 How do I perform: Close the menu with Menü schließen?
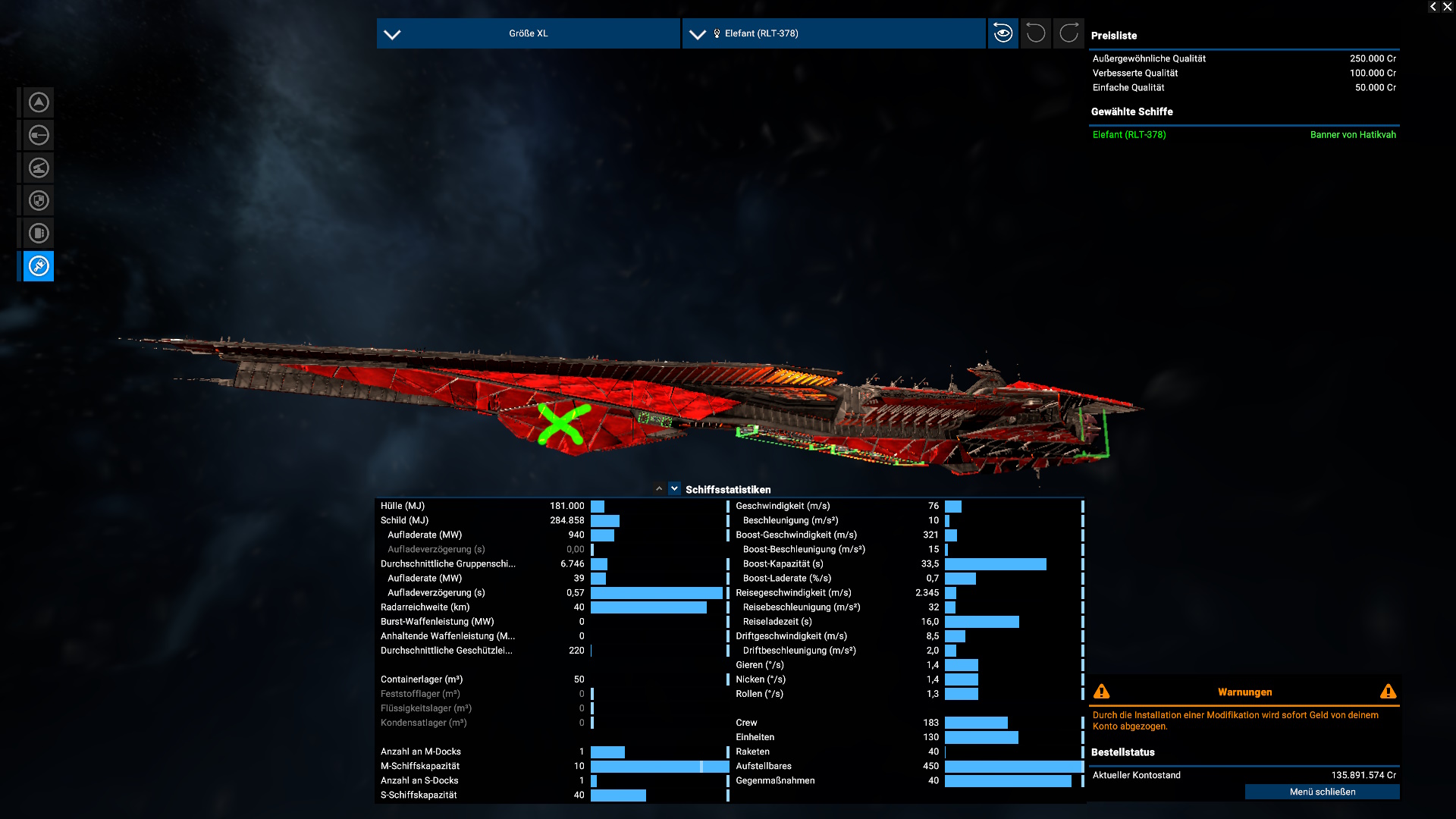click(1322, 792)
